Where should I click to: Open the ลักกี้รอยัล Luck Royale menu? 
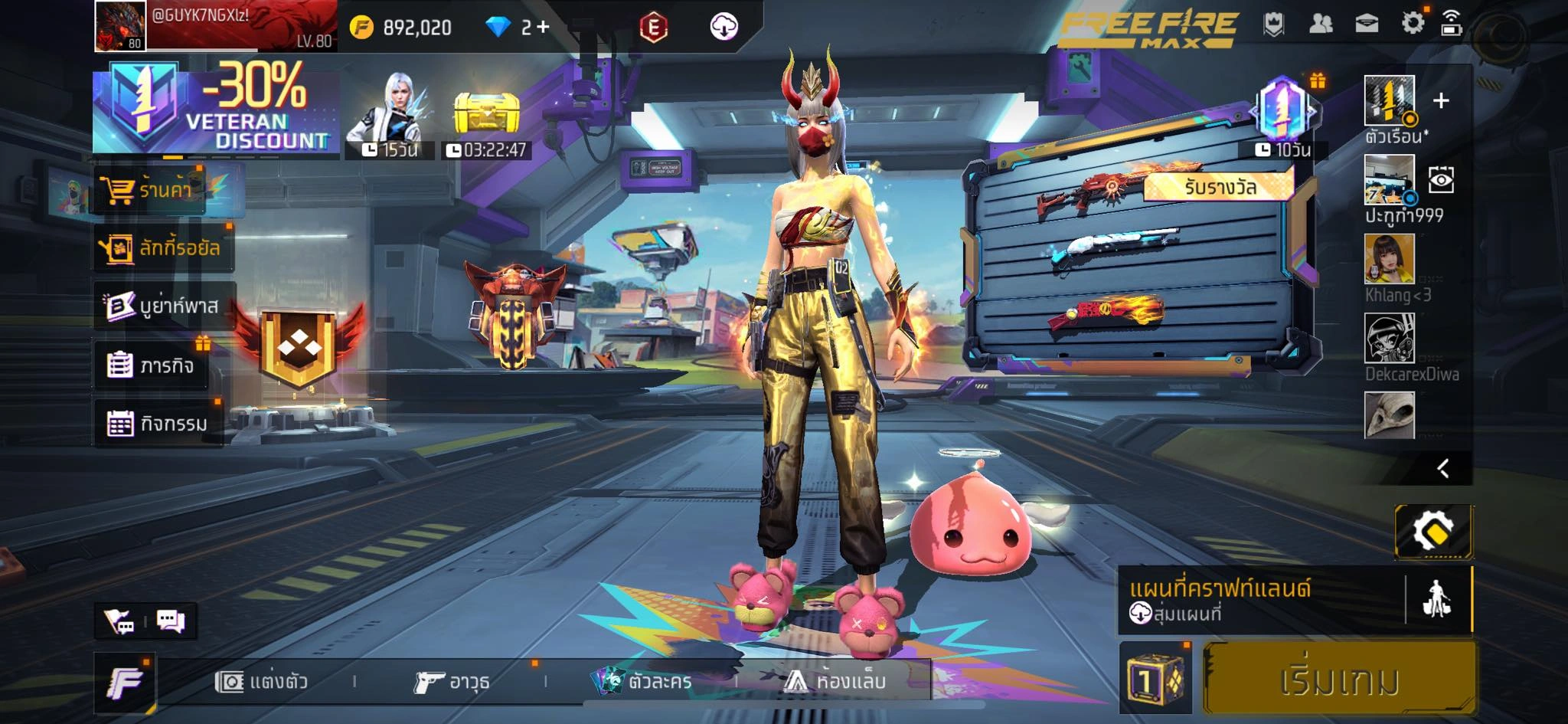(x=162, y=247)
